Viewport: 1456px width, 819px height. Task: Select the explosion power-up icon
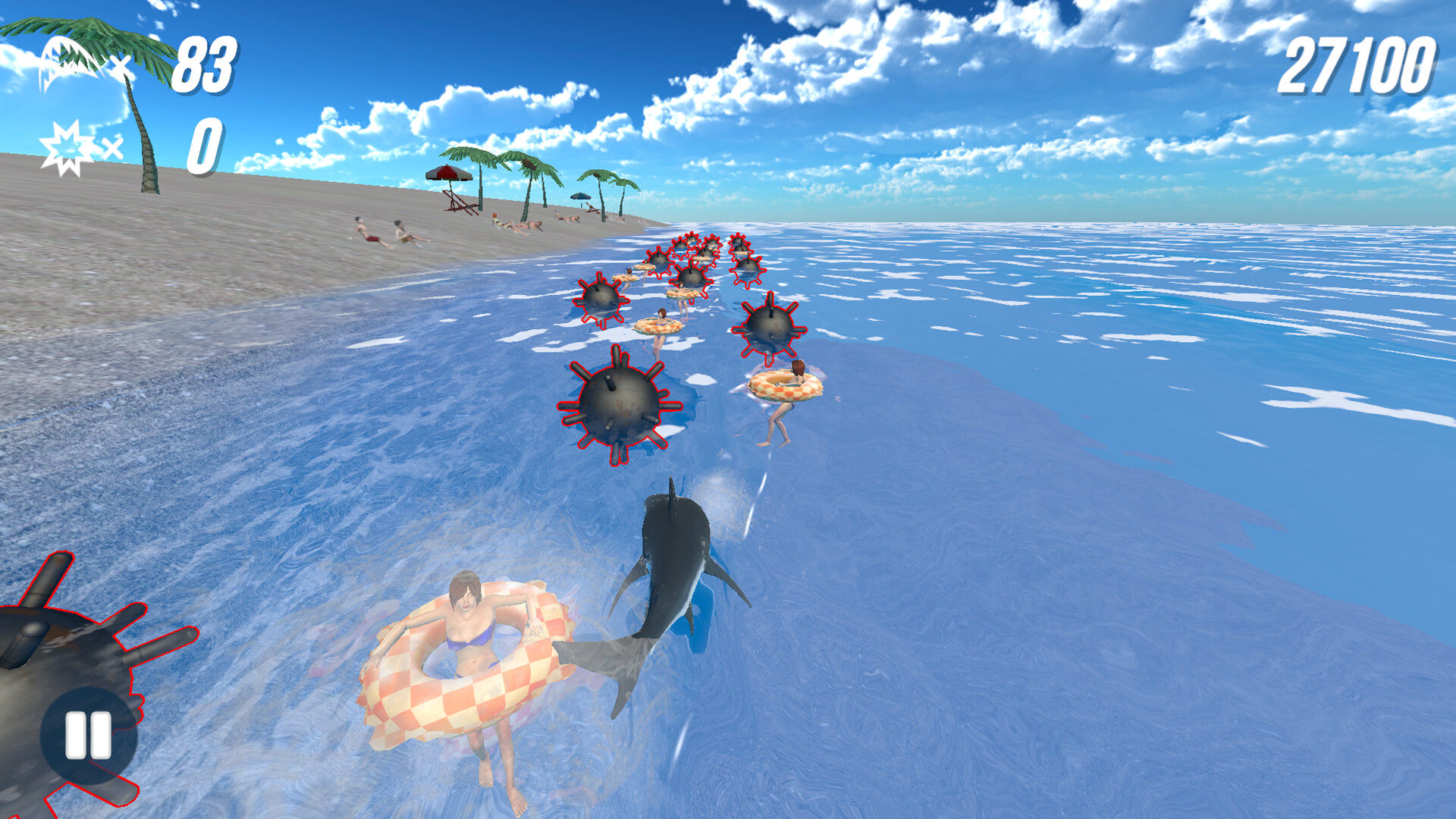(x=67, y=144)
